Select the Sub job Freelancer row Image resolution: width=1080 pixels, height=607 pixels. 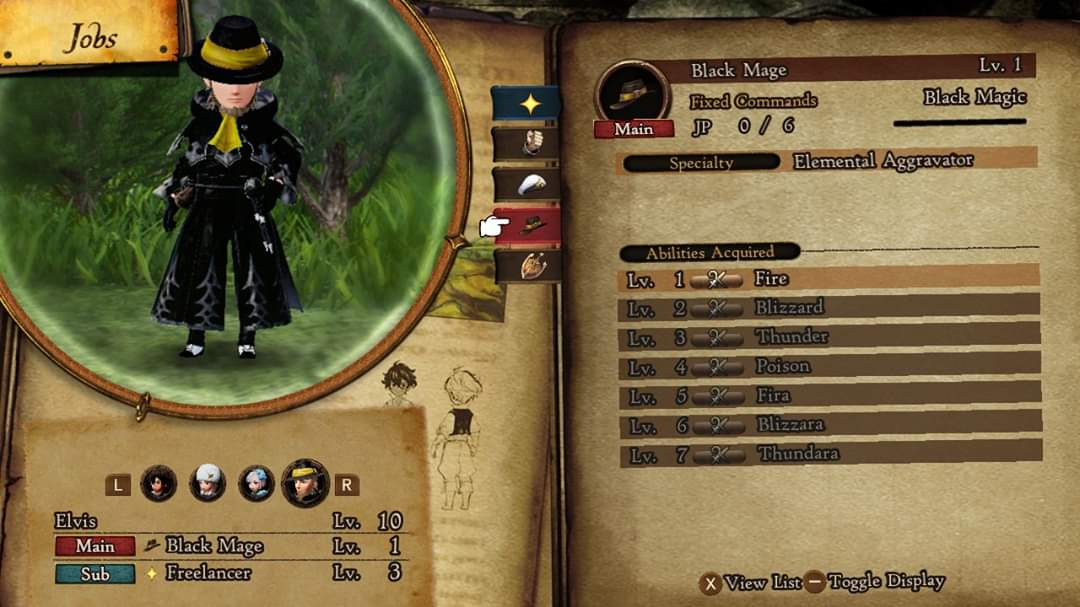(230, 573)
